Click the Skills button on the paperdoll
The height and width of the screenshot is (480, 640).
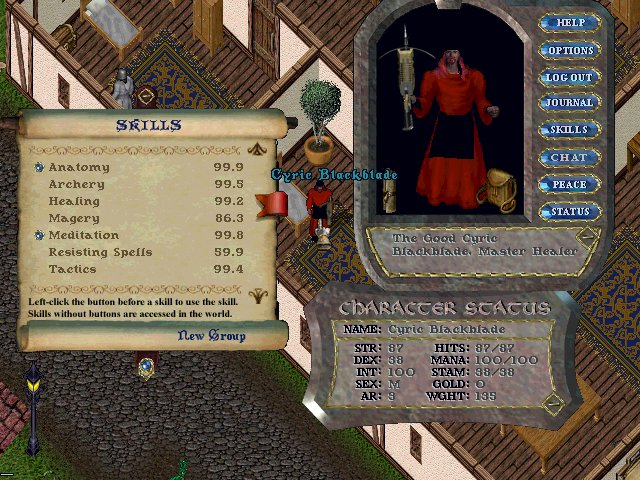pos(570,130)
